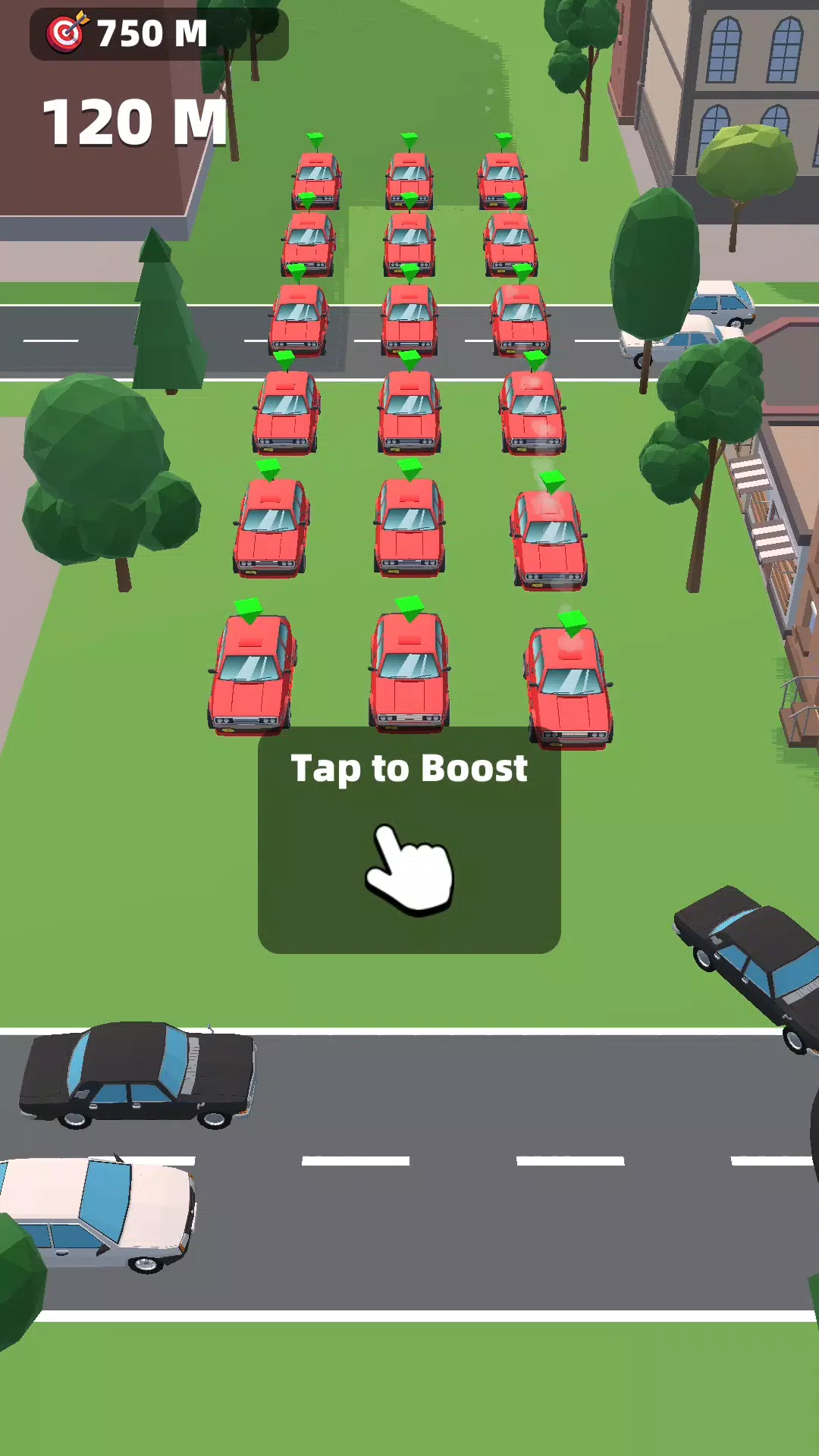Tap the Tap to Boost panel
The image size is (819, 1456).
click(x=409, y=842)
